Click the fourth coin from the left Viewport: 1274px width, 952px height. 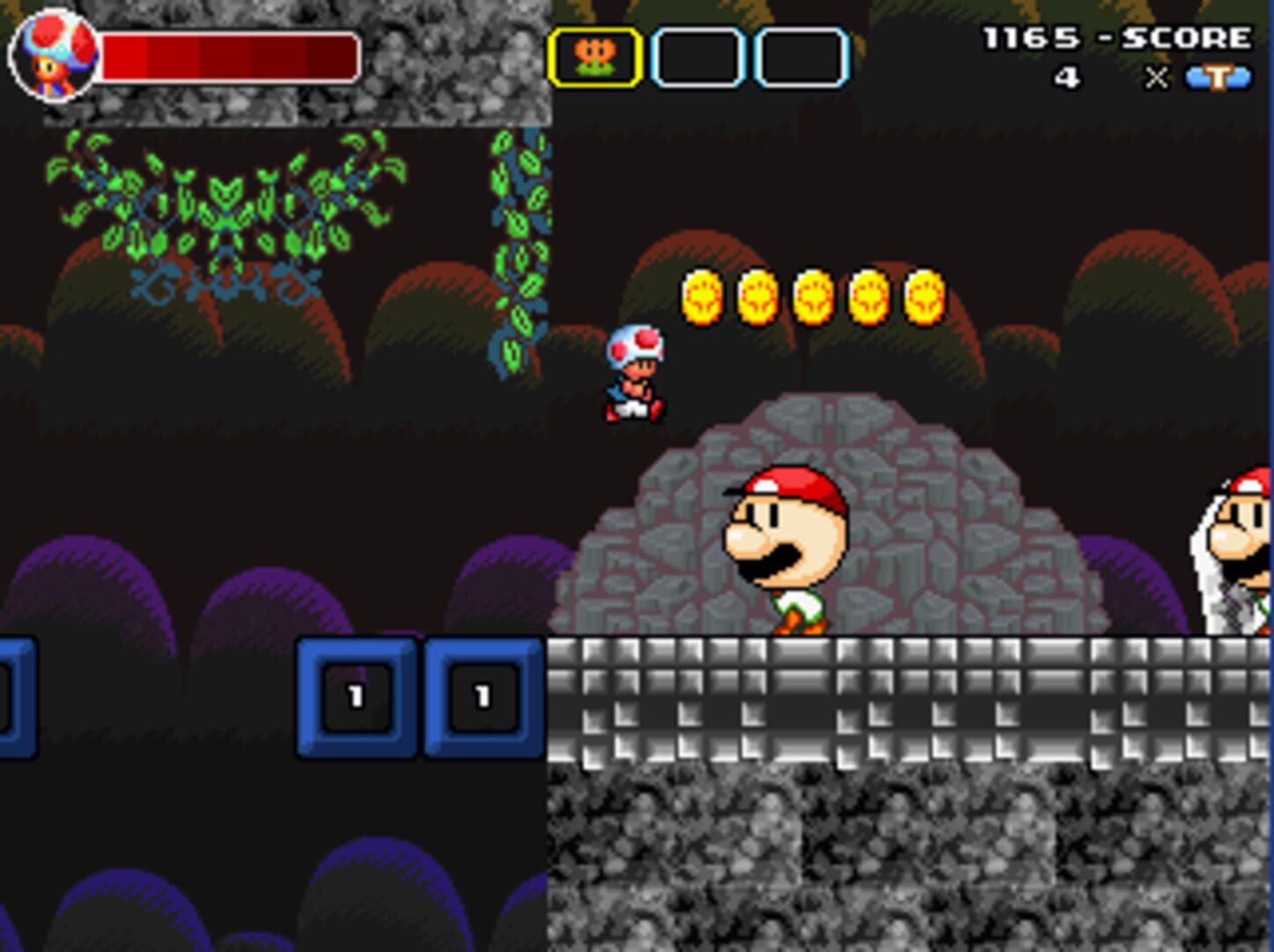[x=868, y=295]
